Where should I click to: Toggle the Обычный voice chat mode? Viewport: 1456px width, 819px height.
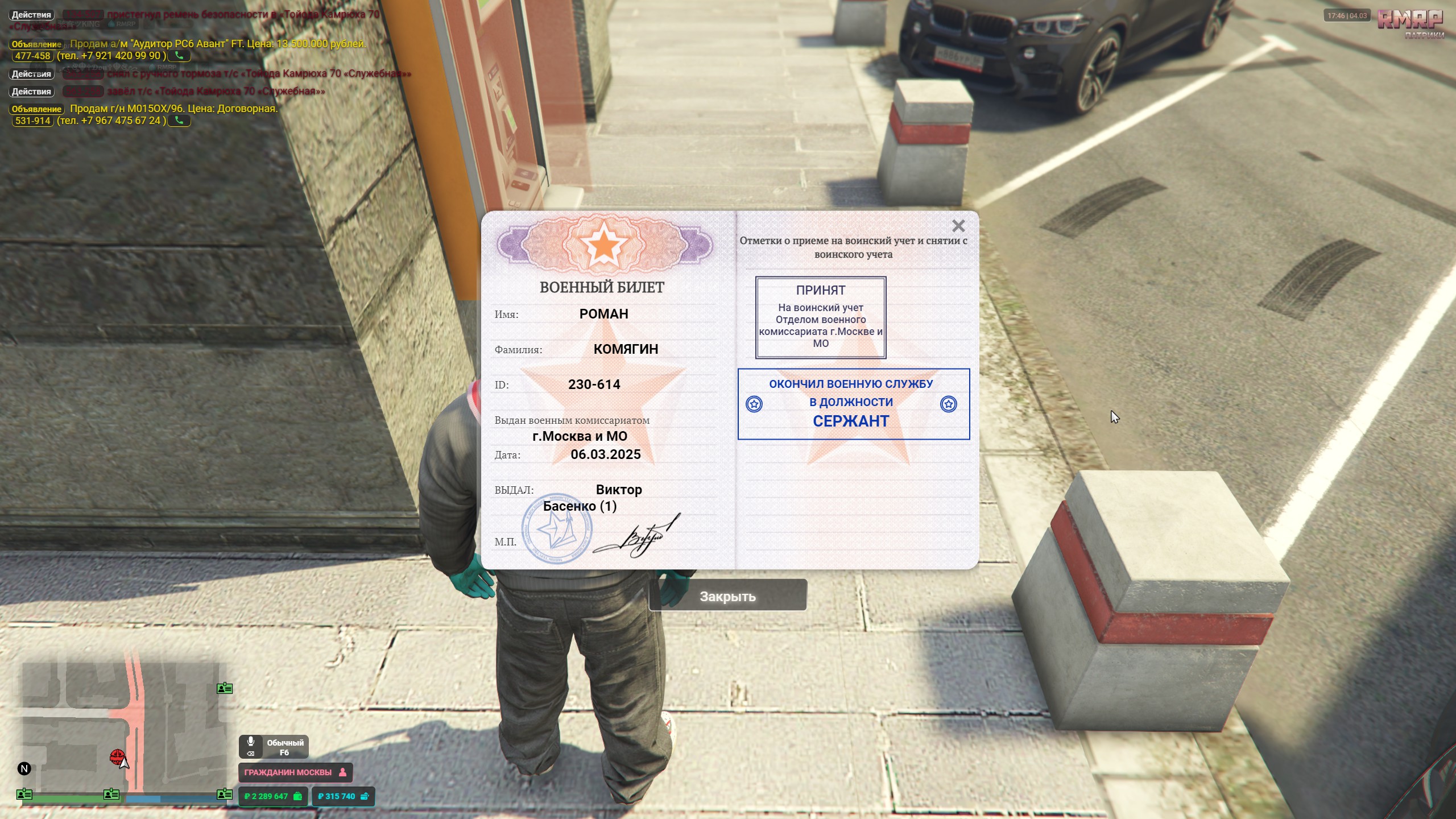pos(274,747)
